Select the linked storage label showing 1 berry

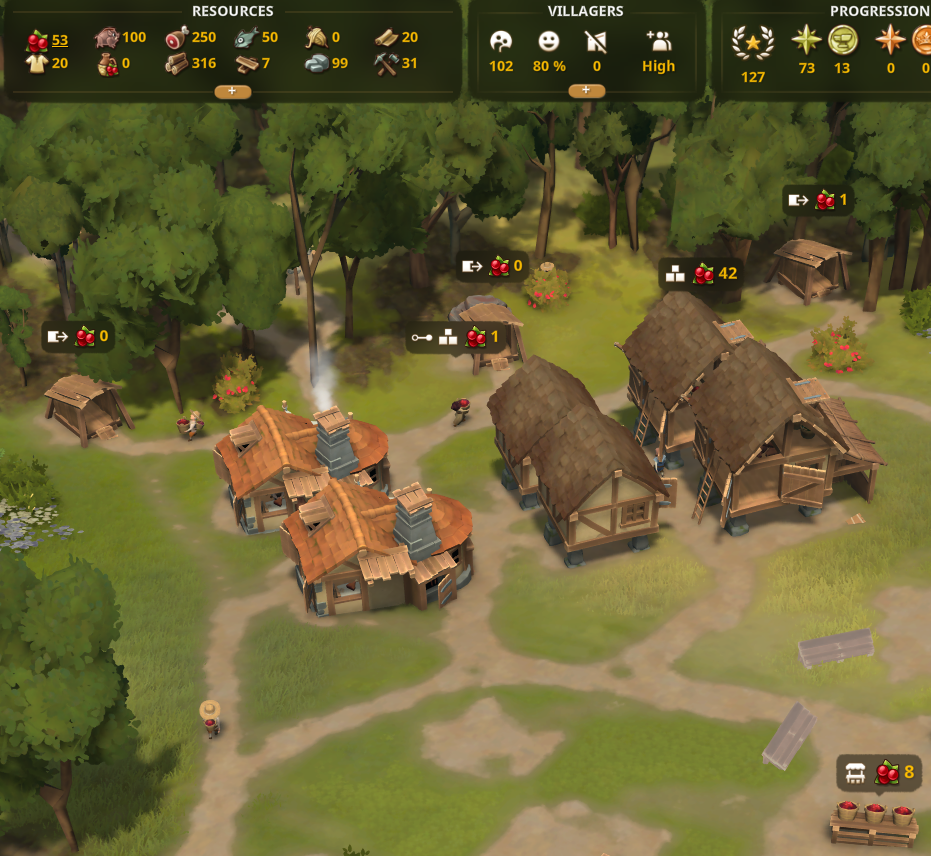(453, 337)
